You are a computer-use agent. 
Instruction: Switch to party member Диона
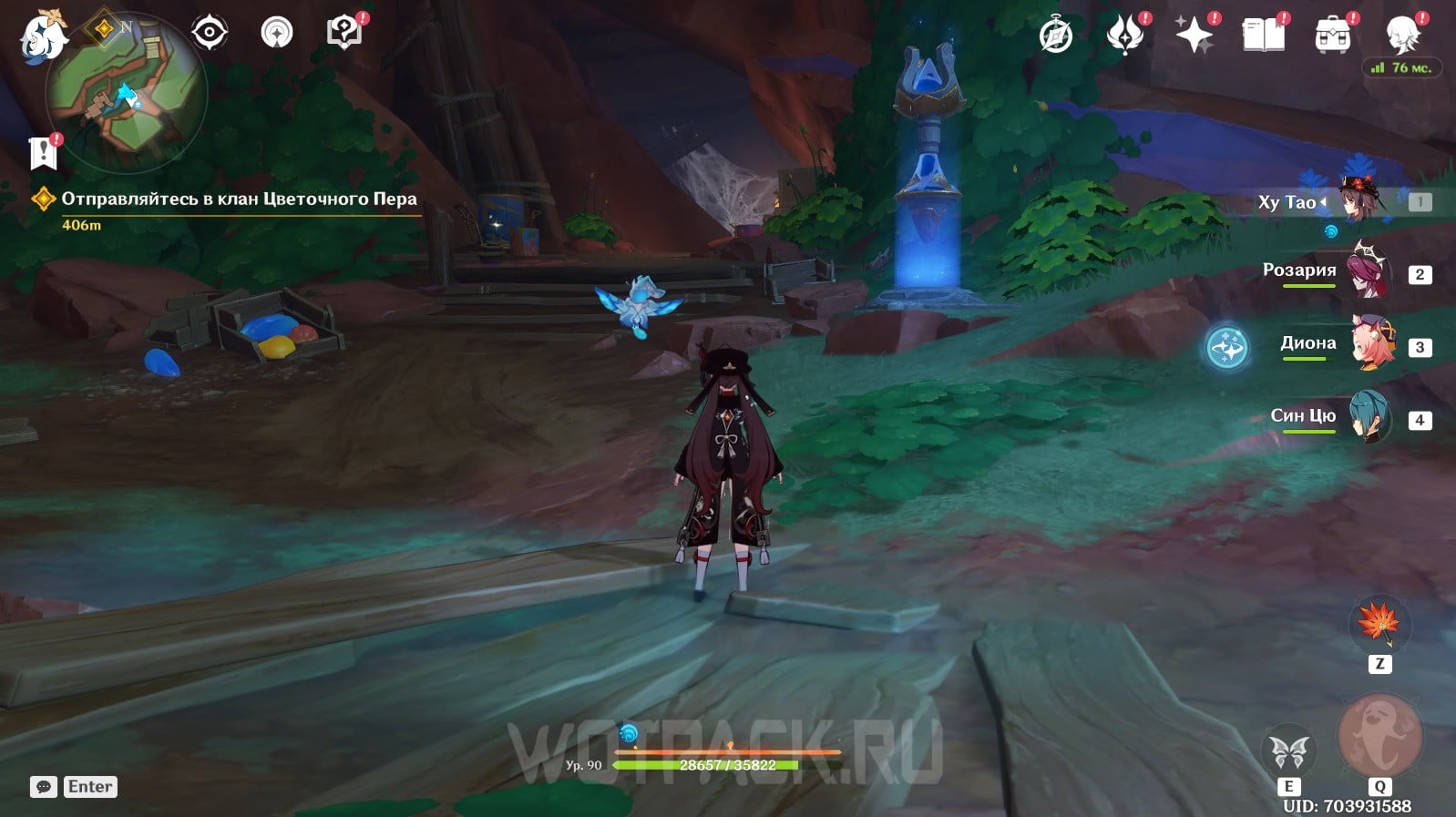(1369, 344)
